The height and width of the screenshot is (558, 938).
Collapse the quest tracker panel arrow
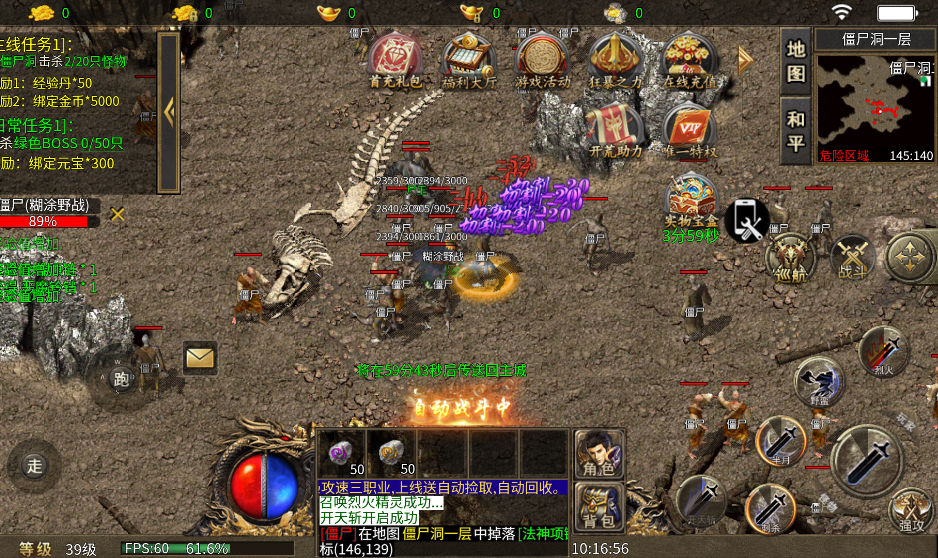click(x=168, y=112)
